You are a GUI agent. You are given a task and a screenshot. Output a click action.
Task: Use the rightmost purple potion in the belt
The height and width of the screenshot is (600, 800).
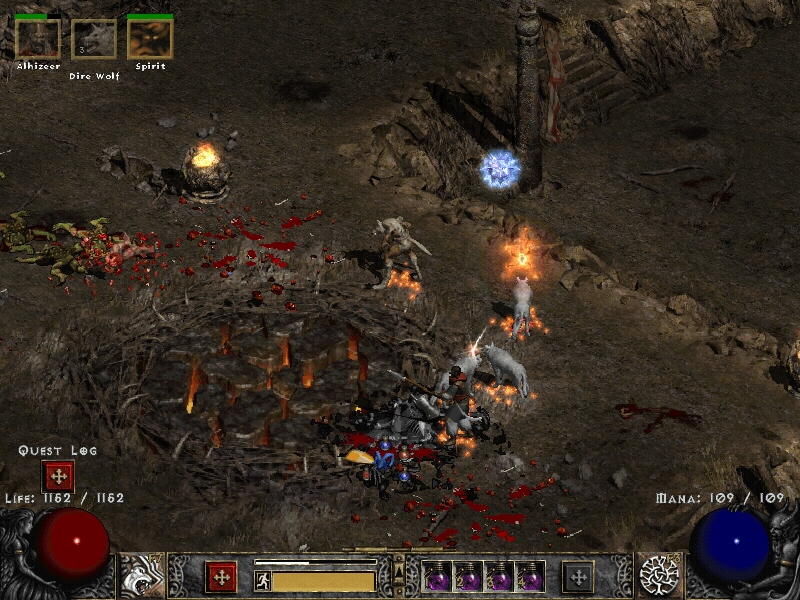click(x=531, y=577)
